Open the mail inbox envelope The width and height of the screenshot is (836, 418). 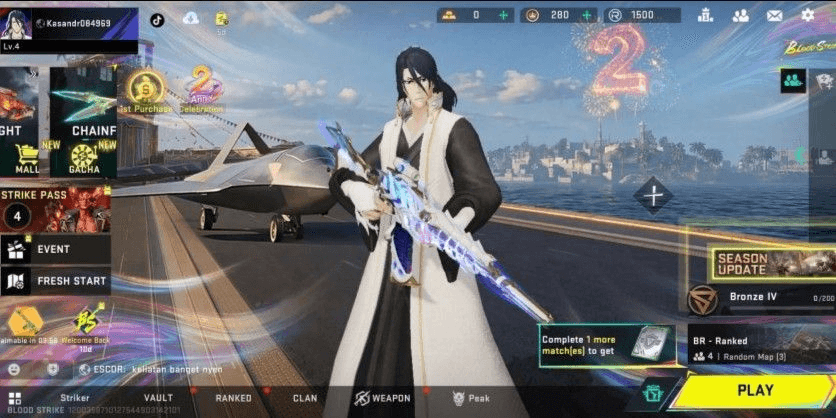(774, 15)
